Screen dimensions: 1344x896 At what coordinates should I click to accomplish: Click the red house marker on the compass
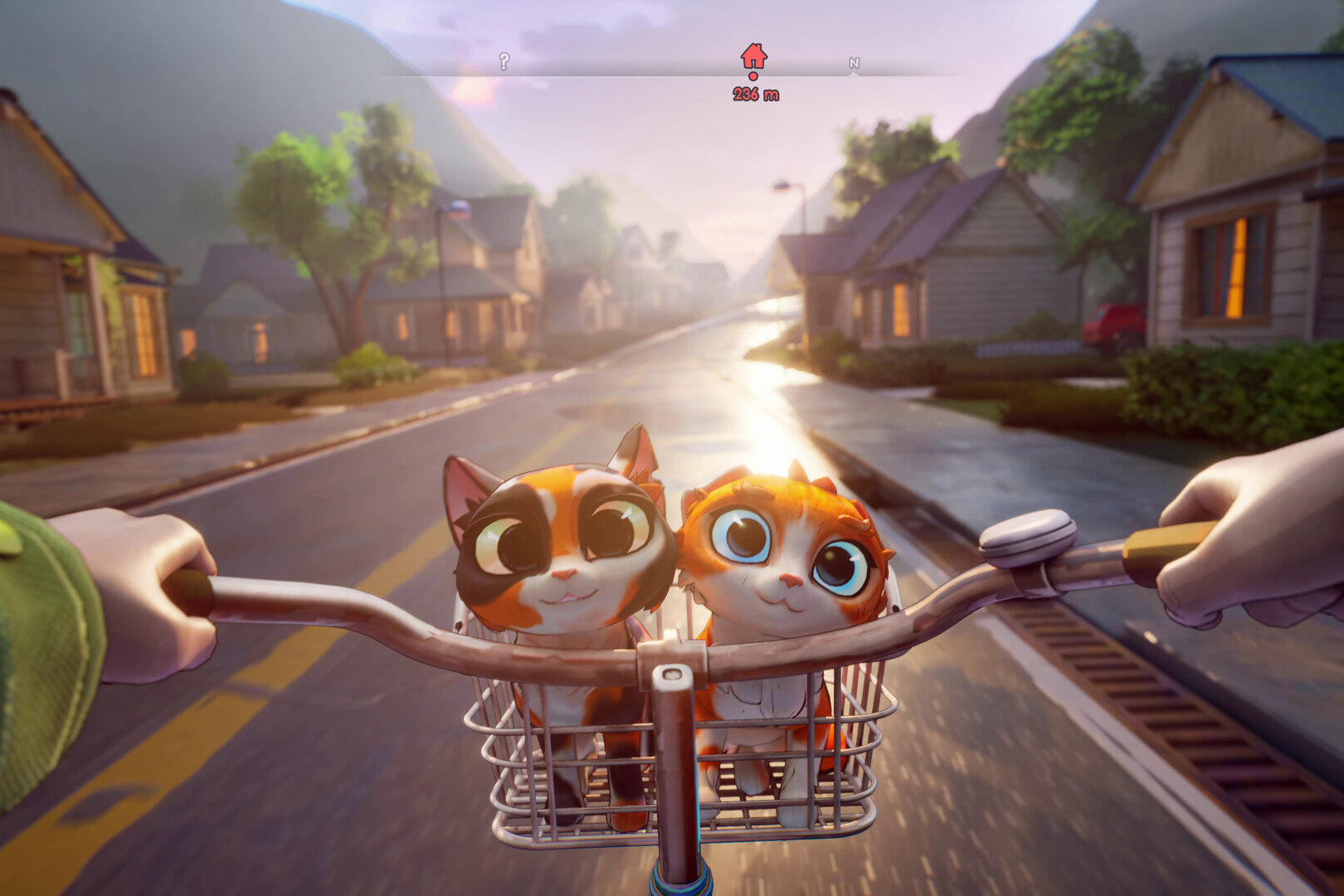(753, 57)
